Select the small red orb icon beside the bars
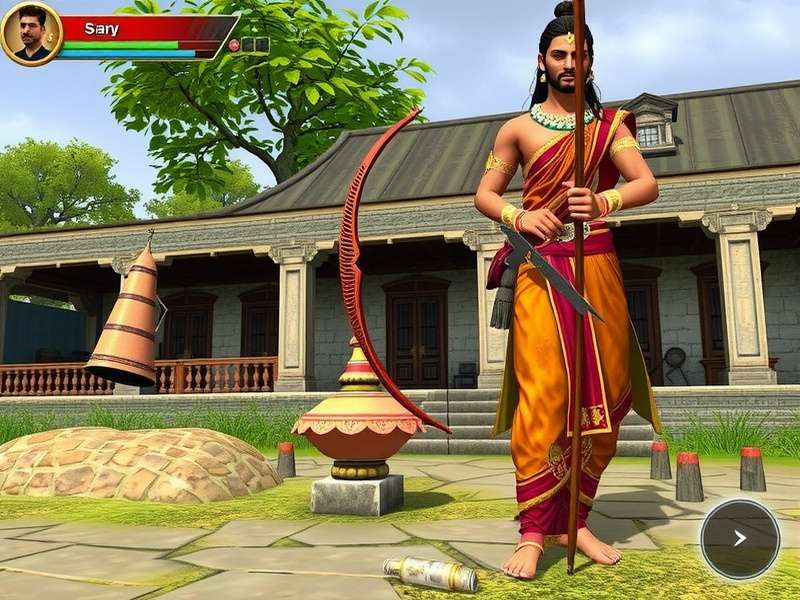This screenshot has width=800, height=600. coord(234,45)
